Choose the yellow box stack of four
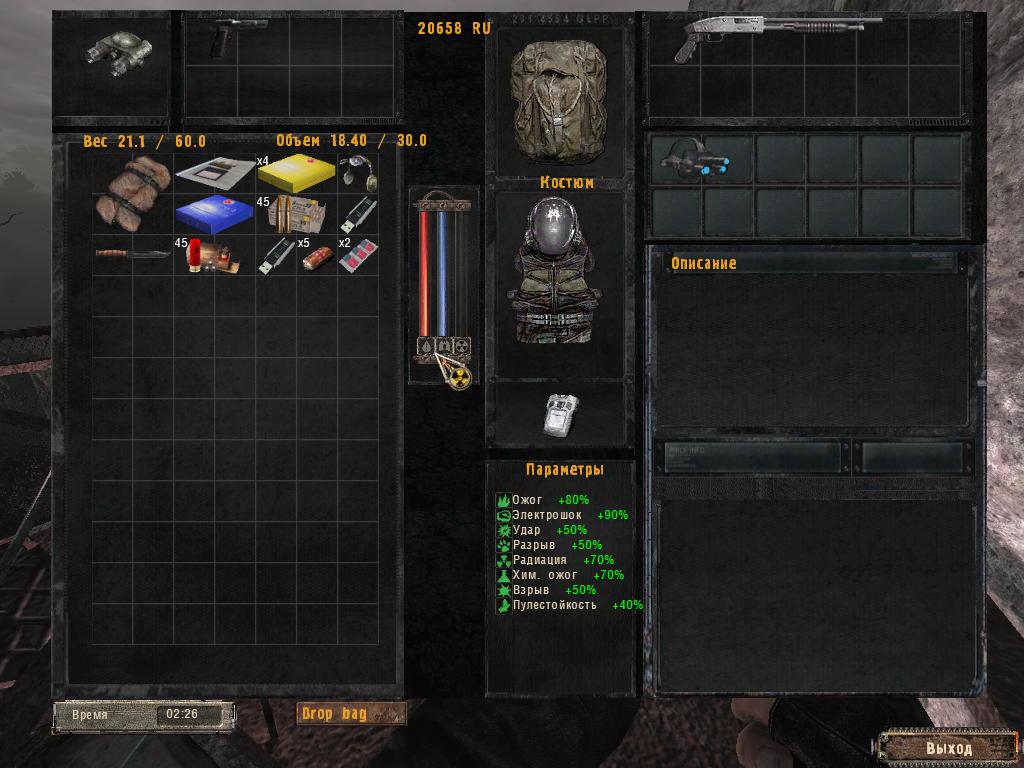Viewport: 1024px width, 768px height. tap(294, 172)
